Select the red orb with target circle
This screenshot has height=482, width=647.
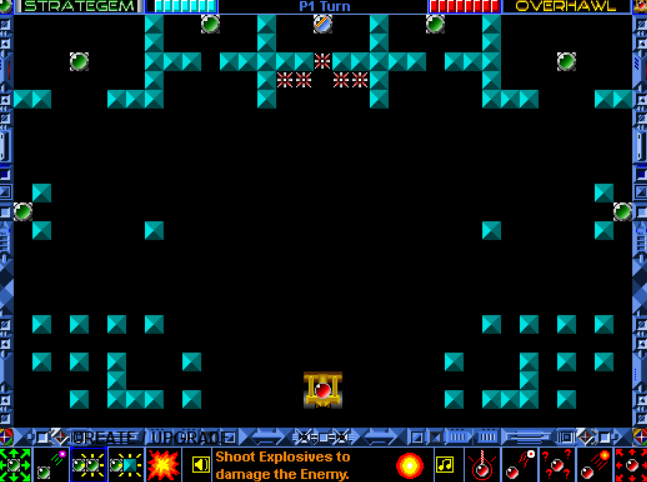(482, 465)
